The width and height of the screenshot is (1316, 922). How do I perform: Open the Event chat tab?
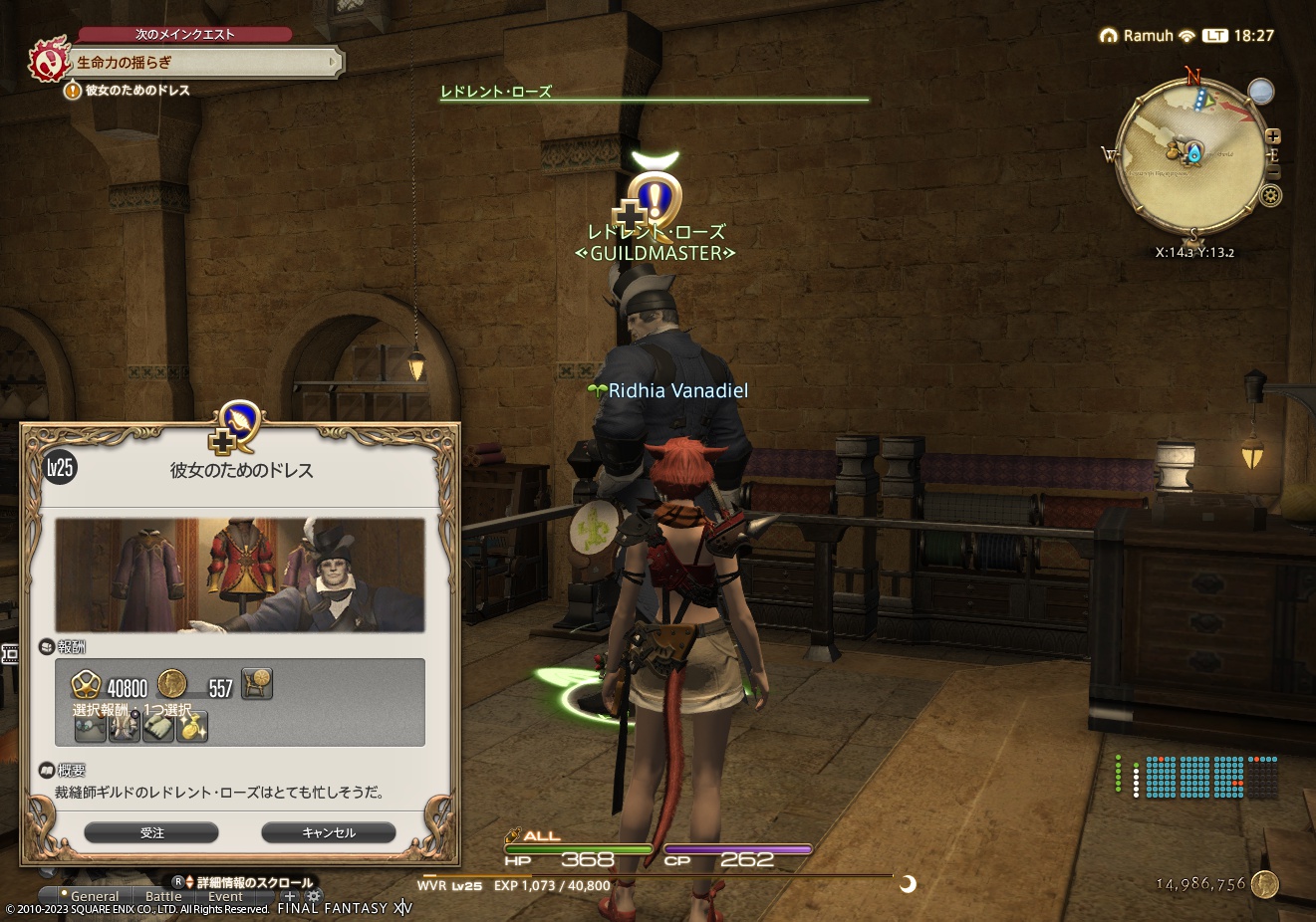click(226, 895)
